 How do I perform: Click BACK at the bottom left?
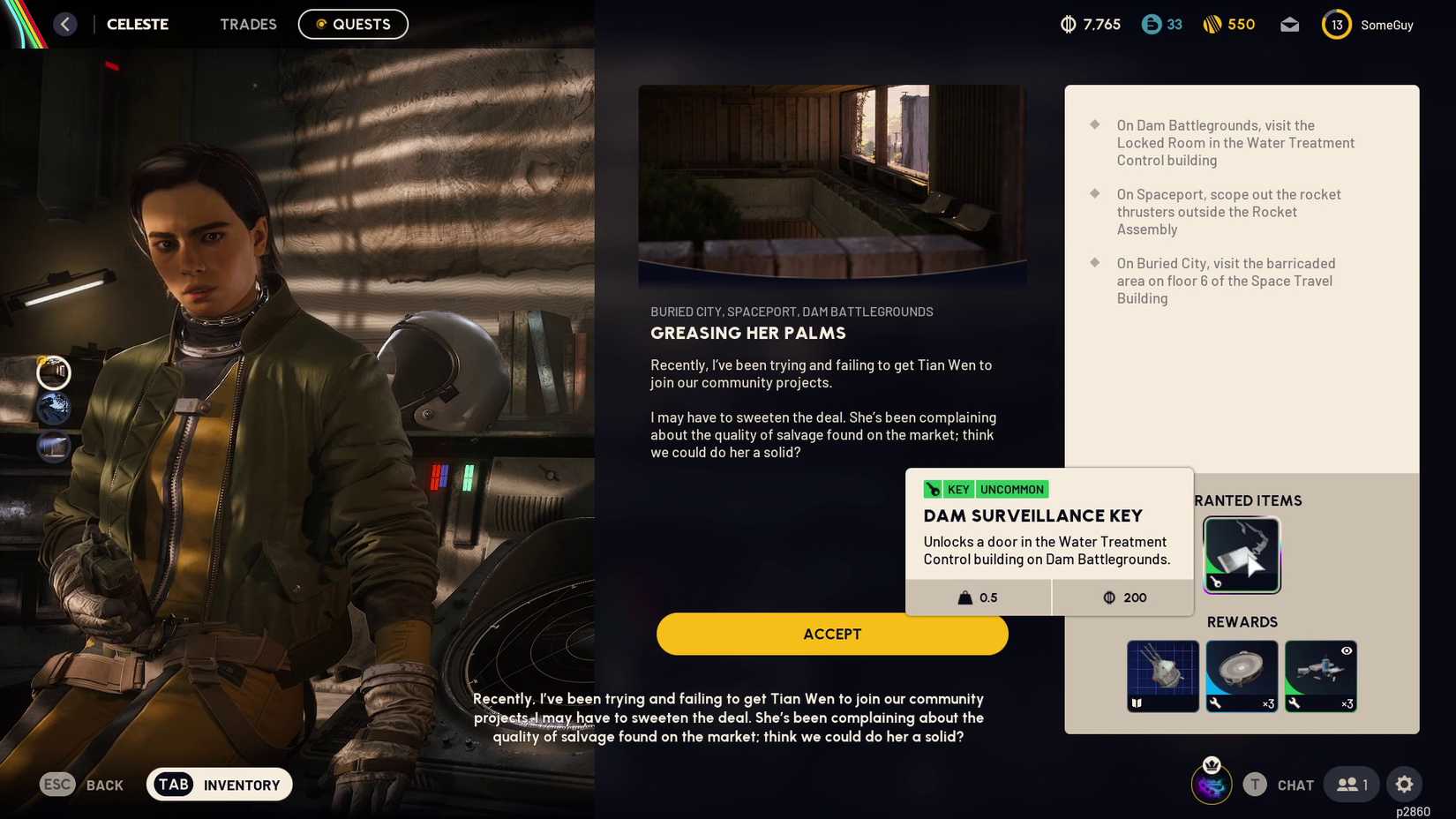pyautogui.click(x=84, y=784)
